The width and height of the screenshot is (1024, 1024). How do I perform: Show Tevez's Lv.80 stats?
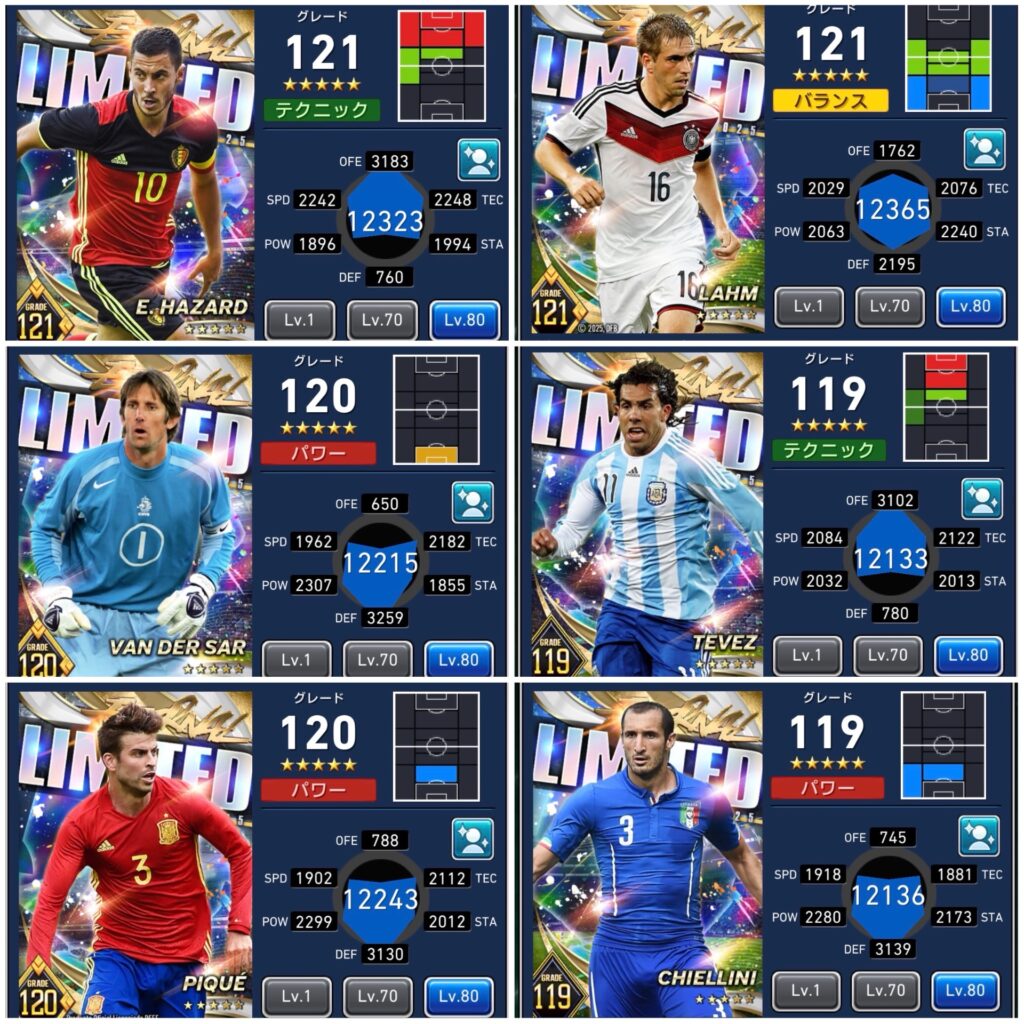[x=968, y=656]
